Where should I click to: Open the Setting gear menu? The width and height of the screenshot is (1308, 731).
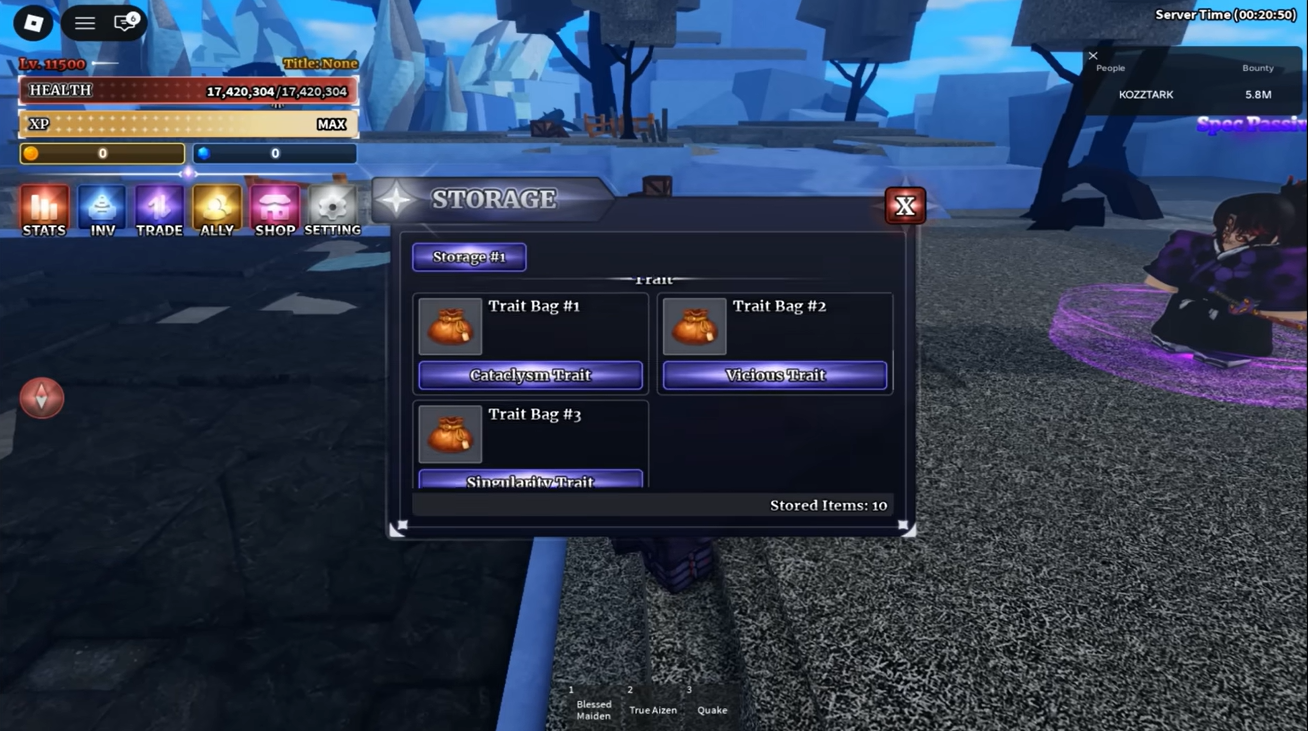(x=332, y=210)
